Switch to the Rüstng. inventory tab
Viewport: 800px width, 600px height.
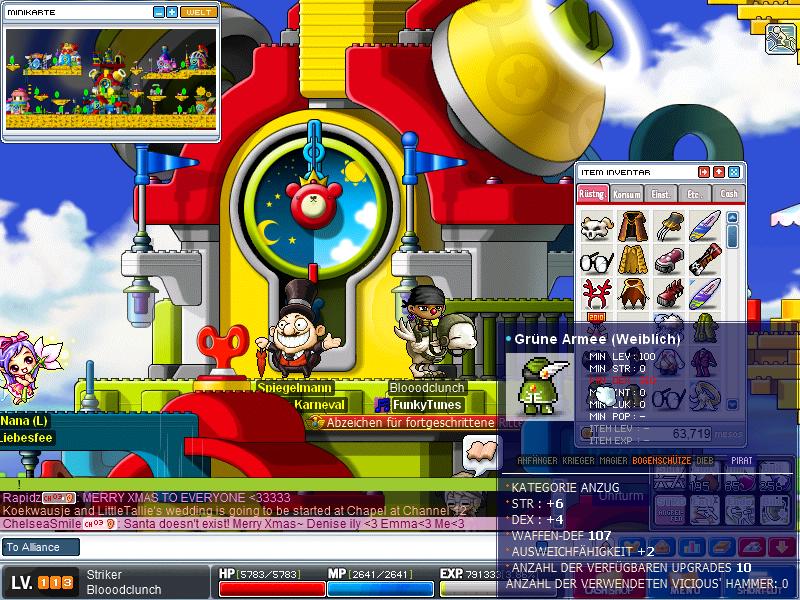click(592, 193)
